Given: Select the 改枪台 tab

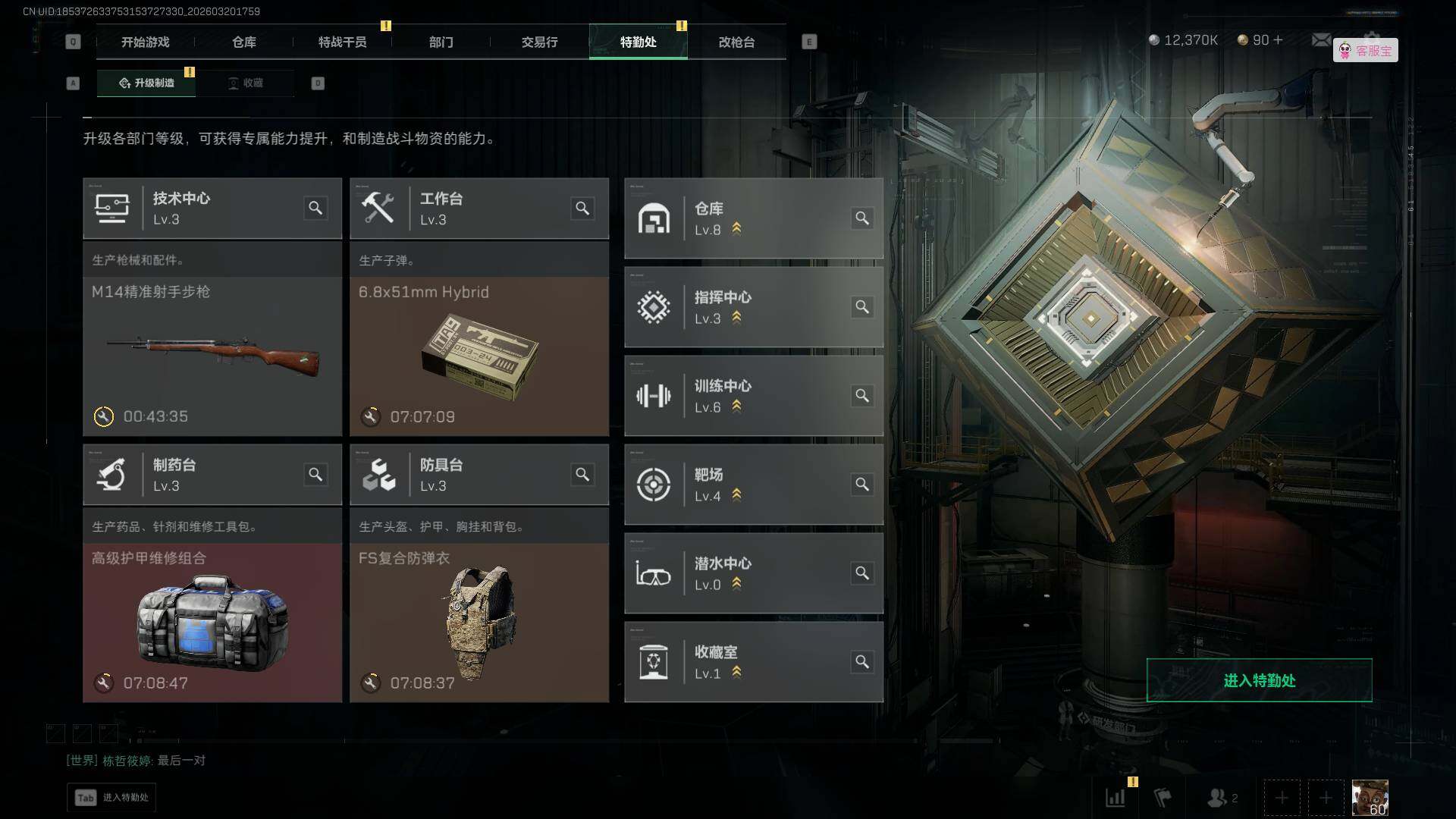Looking at the screenshot, I should [736, 42].
